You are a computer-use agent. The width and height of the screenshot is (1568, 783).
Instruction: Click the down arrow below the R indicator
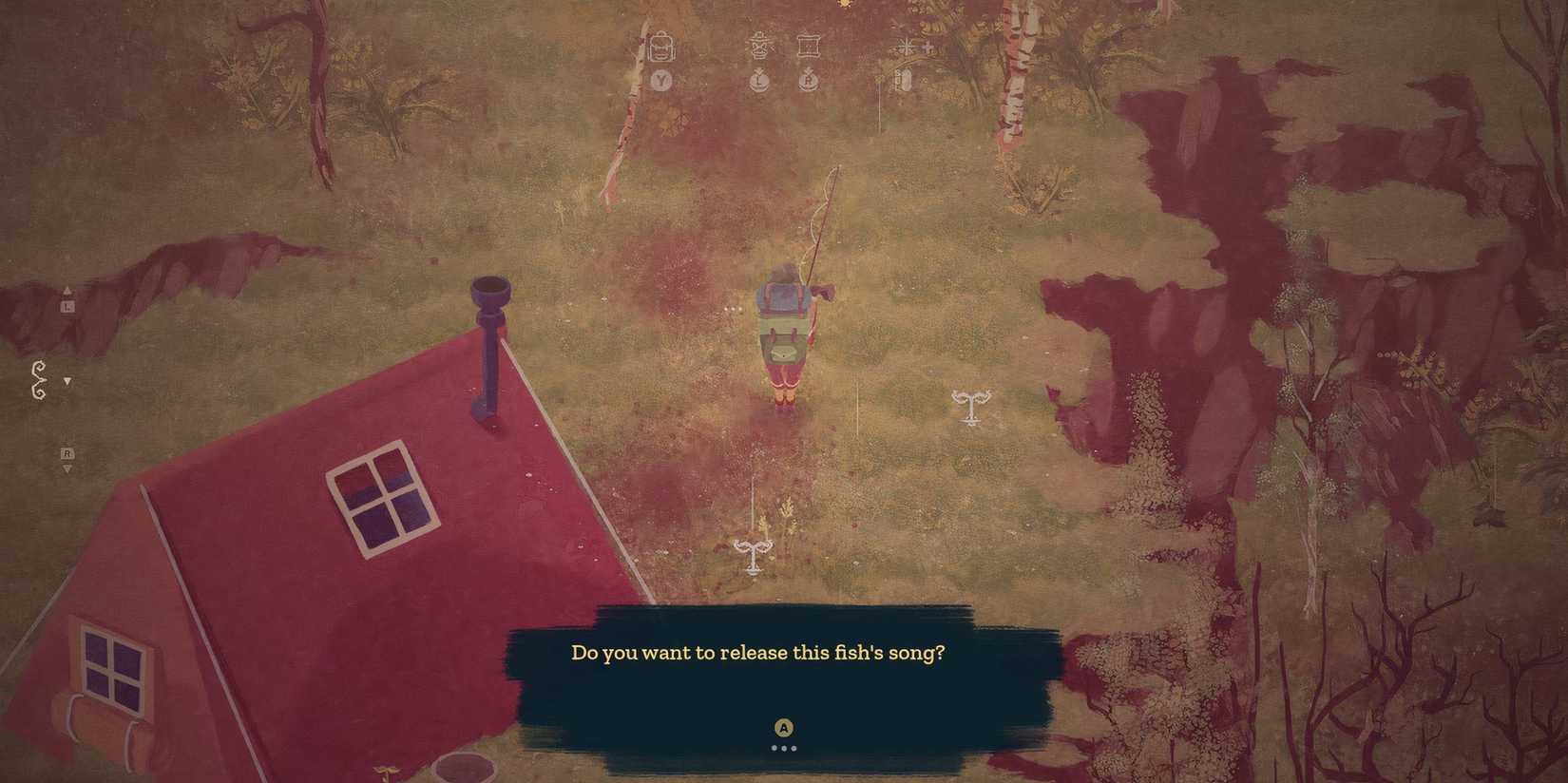pyautogui.click(x=67, y=468)
